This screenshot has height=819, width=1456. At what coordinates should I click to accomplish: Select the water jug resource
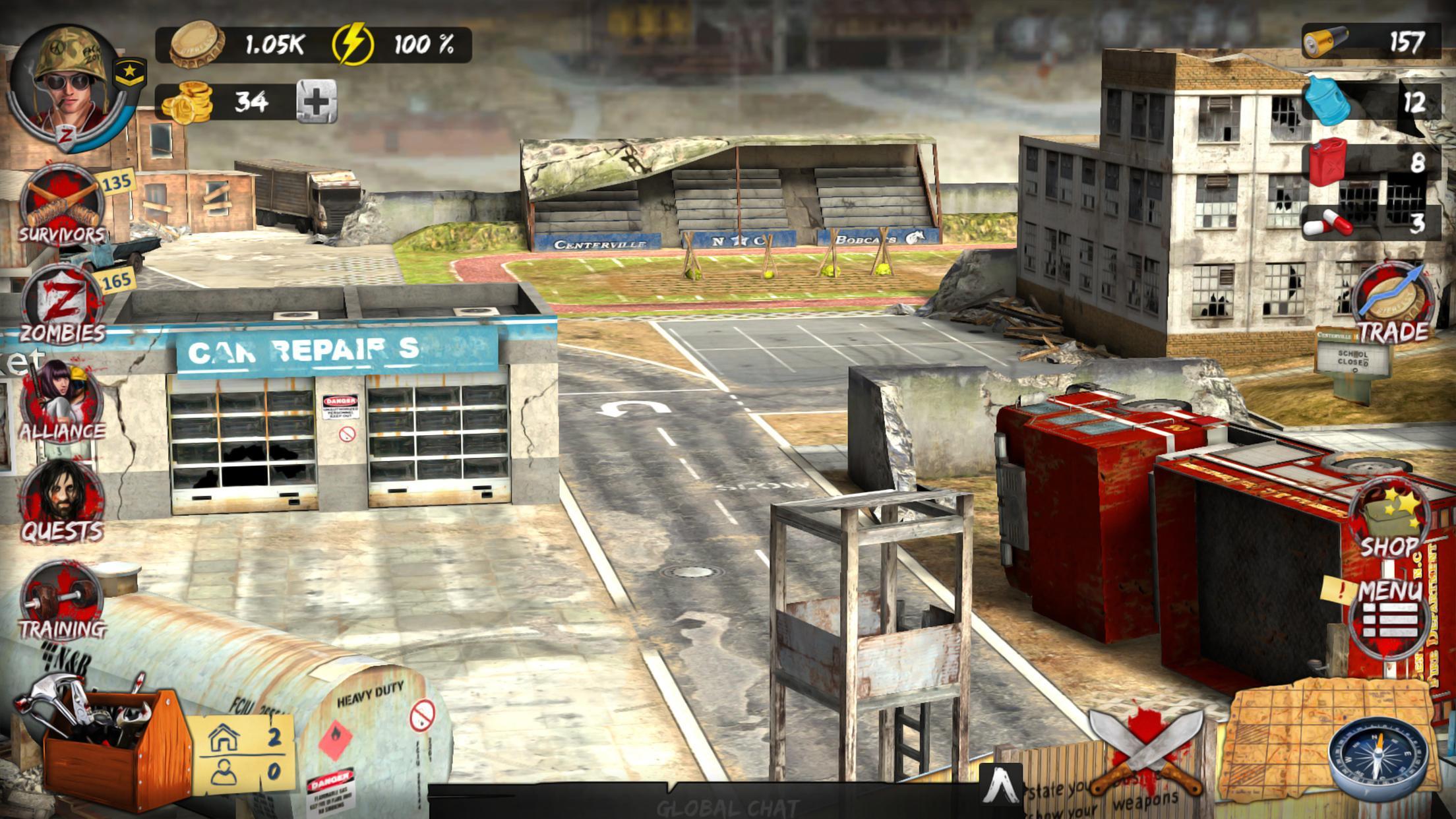[x=1372, y=102]
